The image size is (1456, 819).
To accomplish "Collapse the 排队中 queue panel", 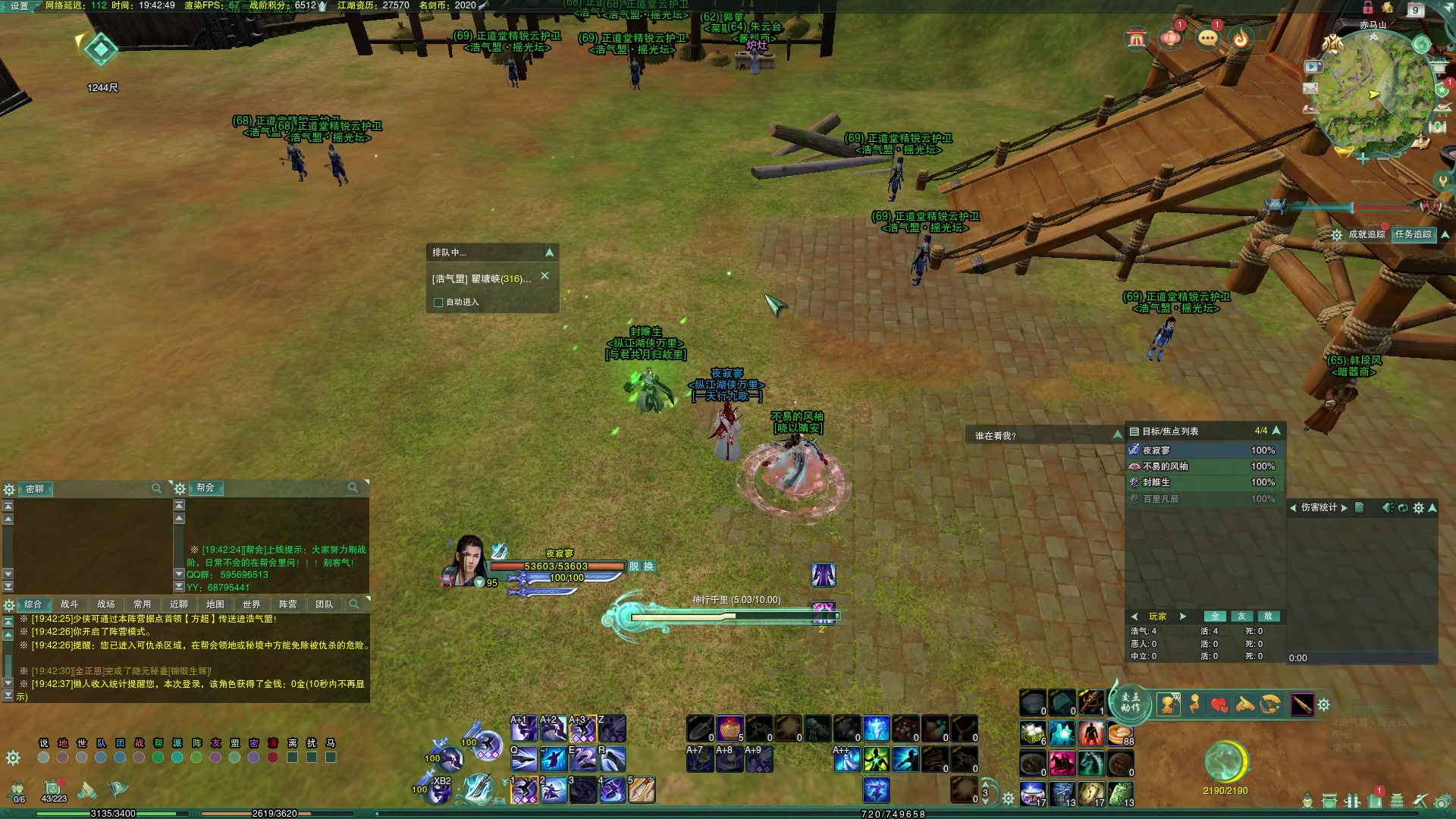I will click(x=550, y=253).
